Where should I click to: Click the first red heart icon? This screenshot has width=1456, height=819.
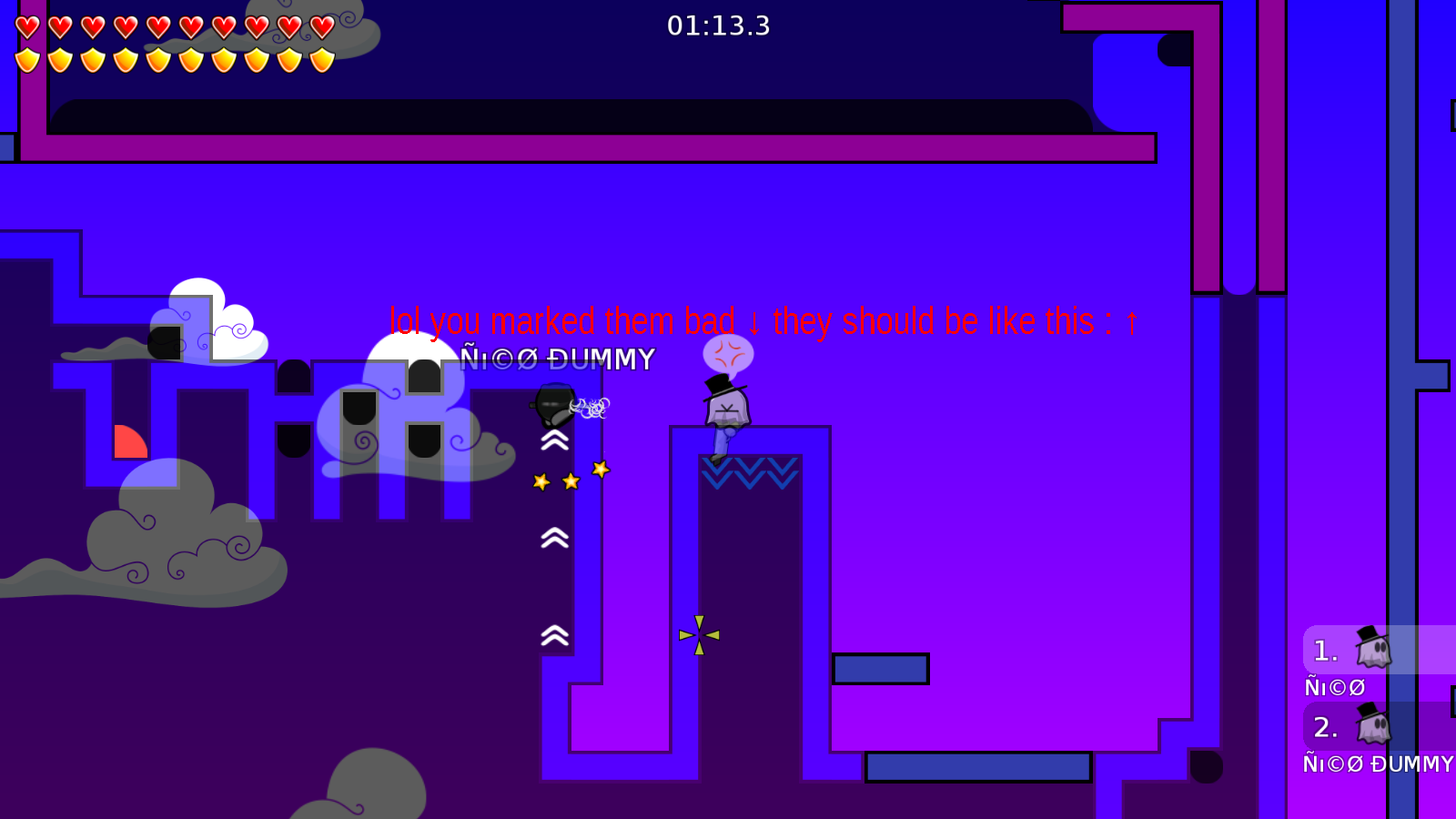point(26,25)
